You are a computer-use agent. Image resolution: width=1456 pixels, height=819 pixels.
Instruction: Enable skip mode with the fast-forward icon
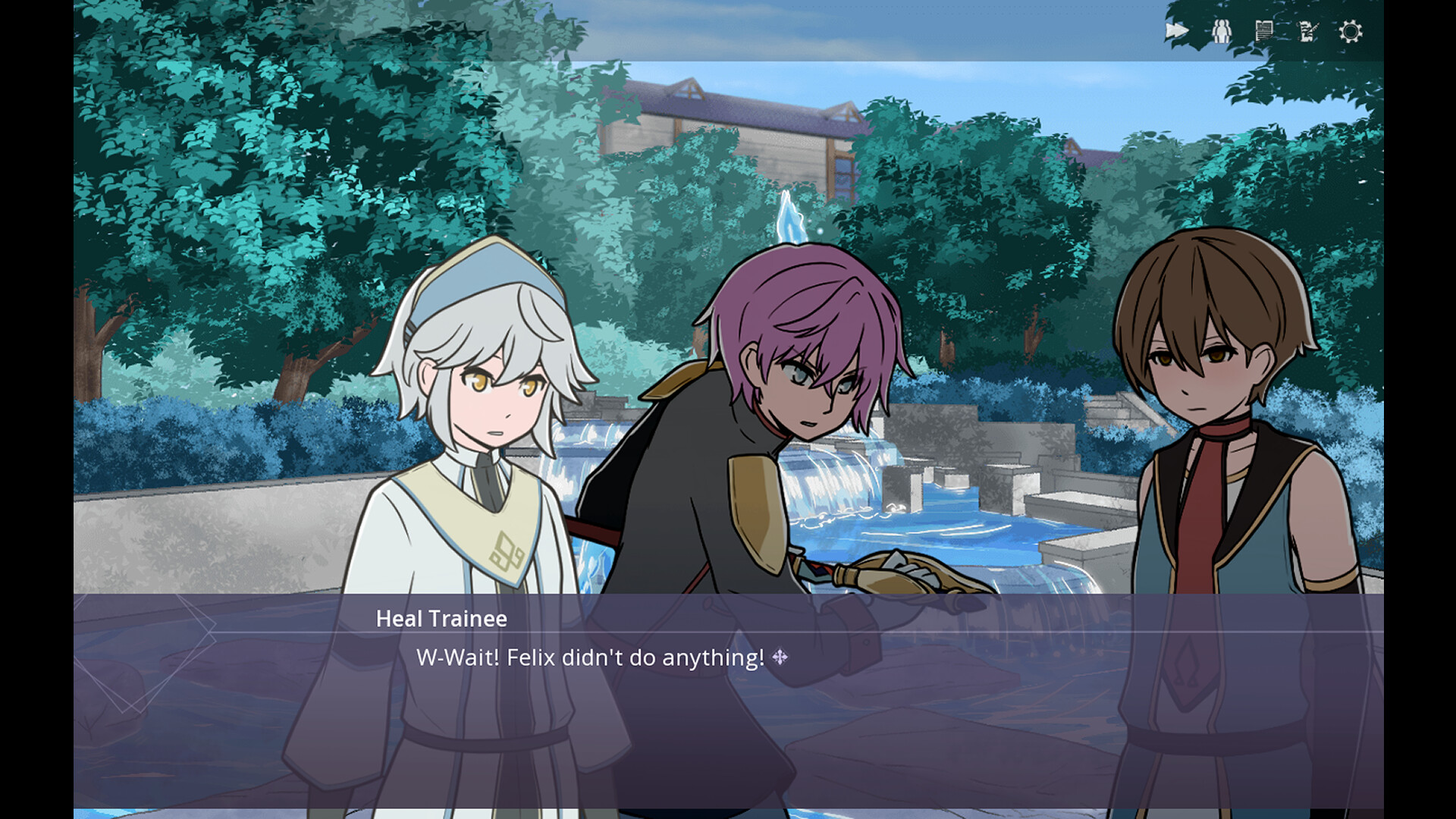pos(1176,30)
